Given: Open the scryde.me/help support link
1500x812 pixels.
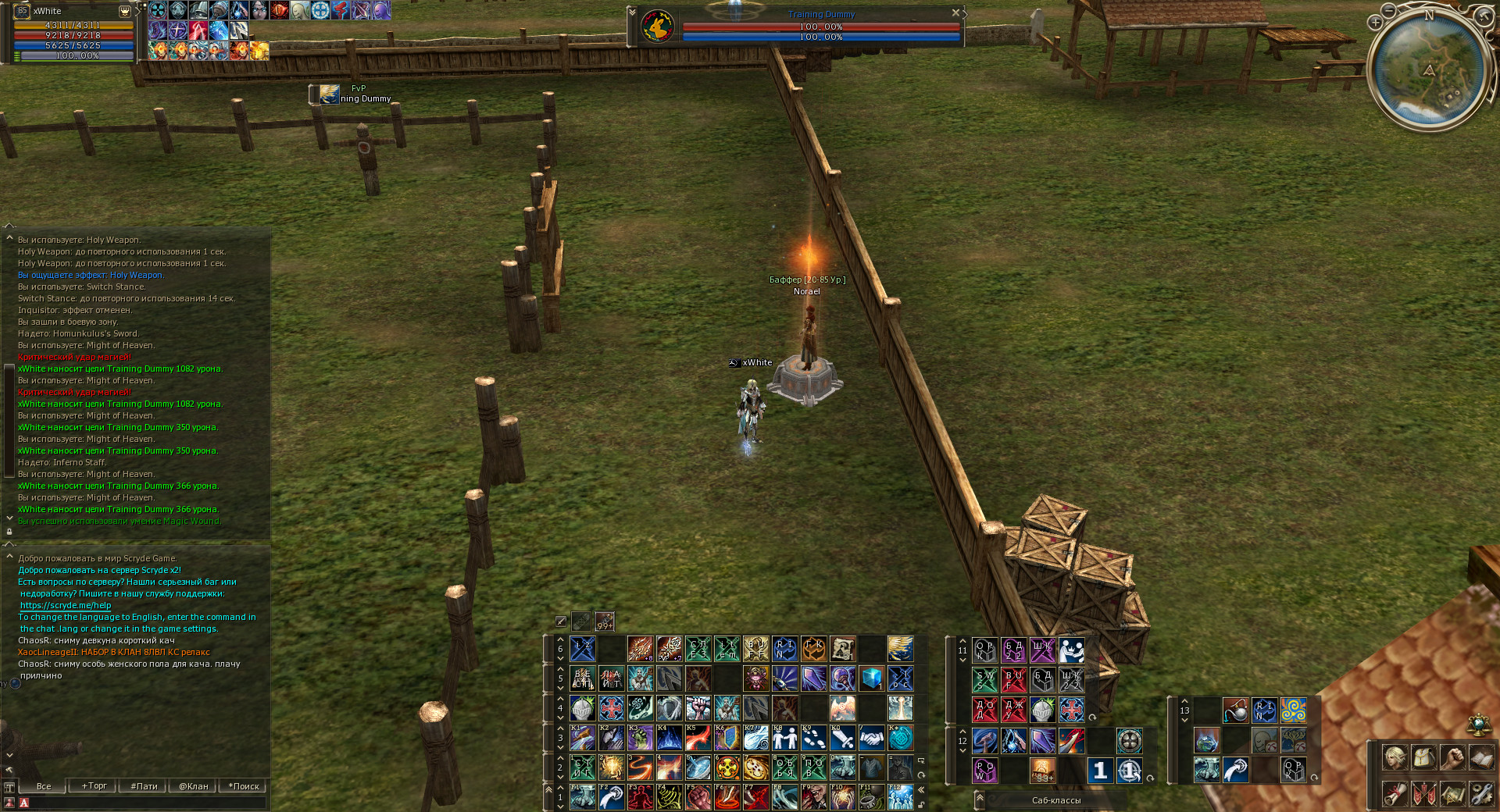Looking at the screenshot, I should pos(66,605).
